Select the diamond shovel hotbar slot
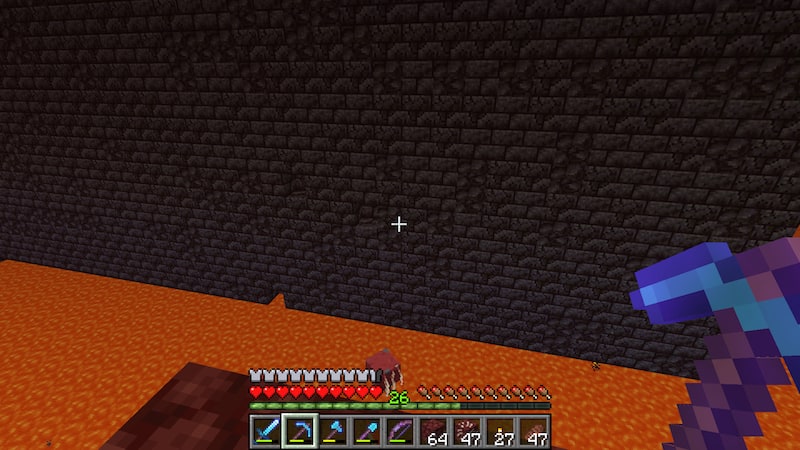The height and width of the screenshot is (450, 800). (366, 431)
